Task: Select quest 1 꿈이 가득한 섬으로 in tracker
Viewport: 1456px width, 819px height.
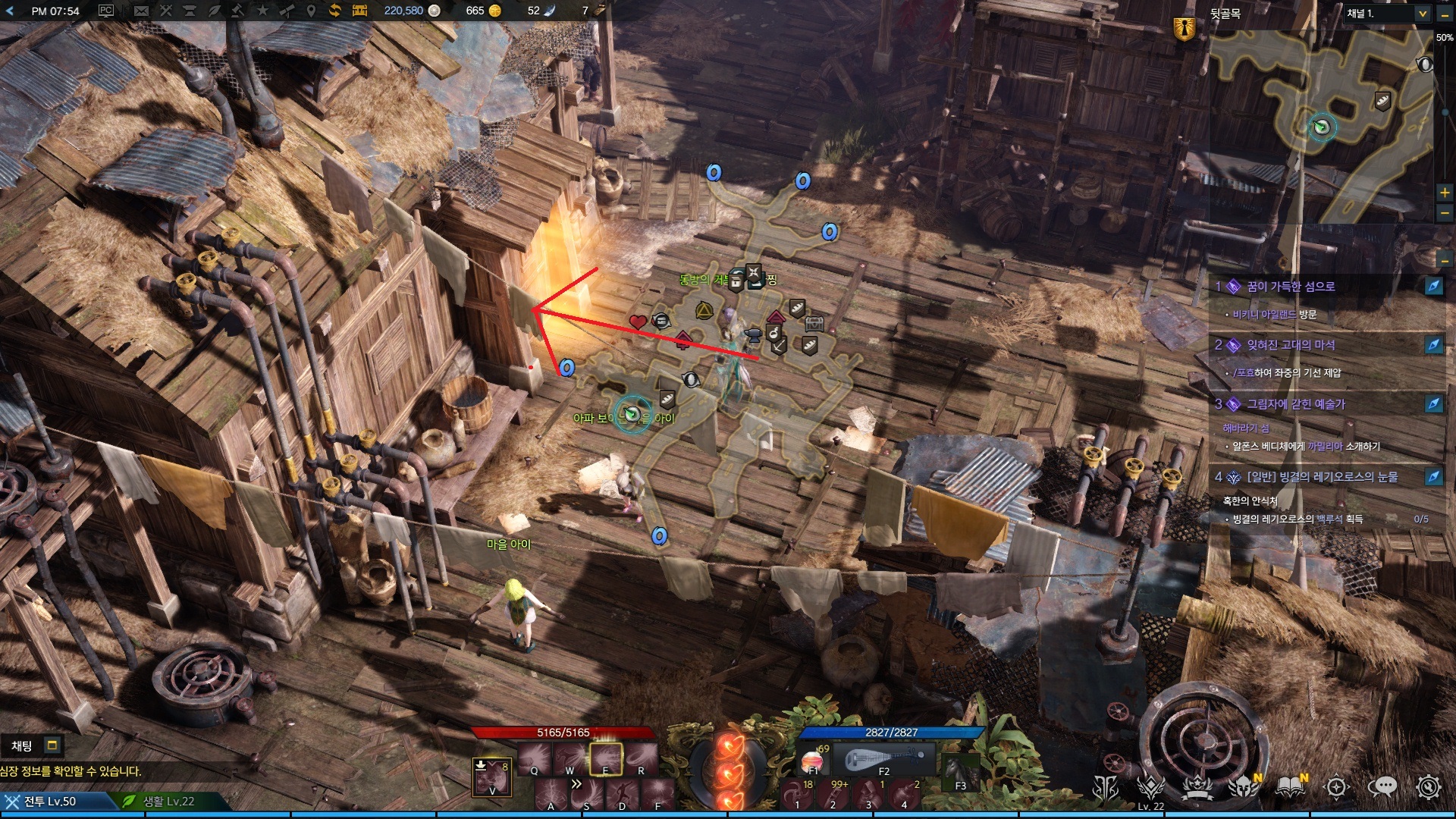Action: pos(1291,287)
